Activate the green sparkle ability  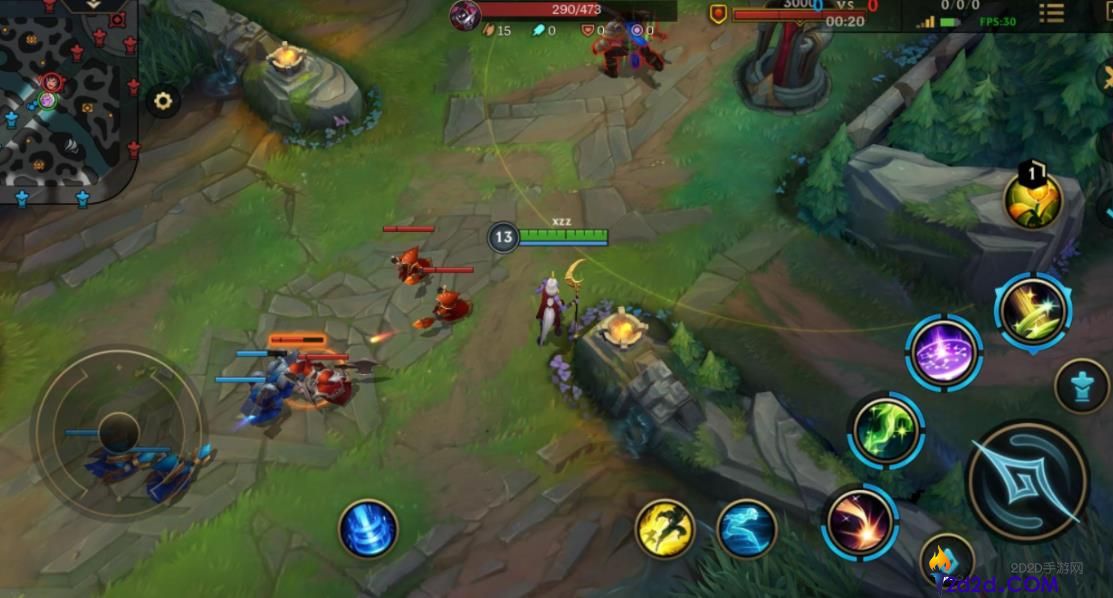pos(886,431)
